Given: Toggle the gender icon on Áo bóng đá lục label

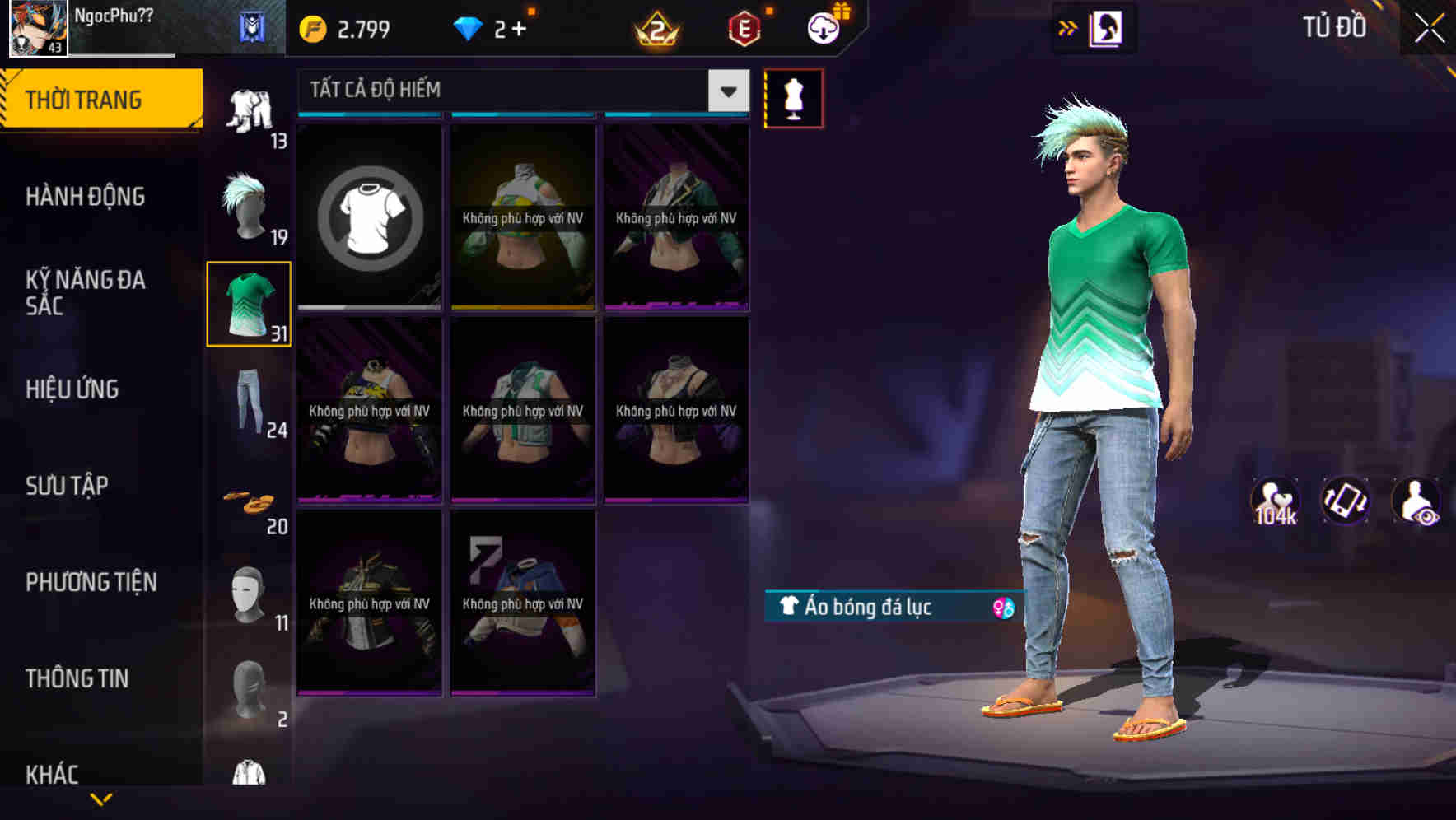Looking at the screenshot, I should pos(1003,608).
